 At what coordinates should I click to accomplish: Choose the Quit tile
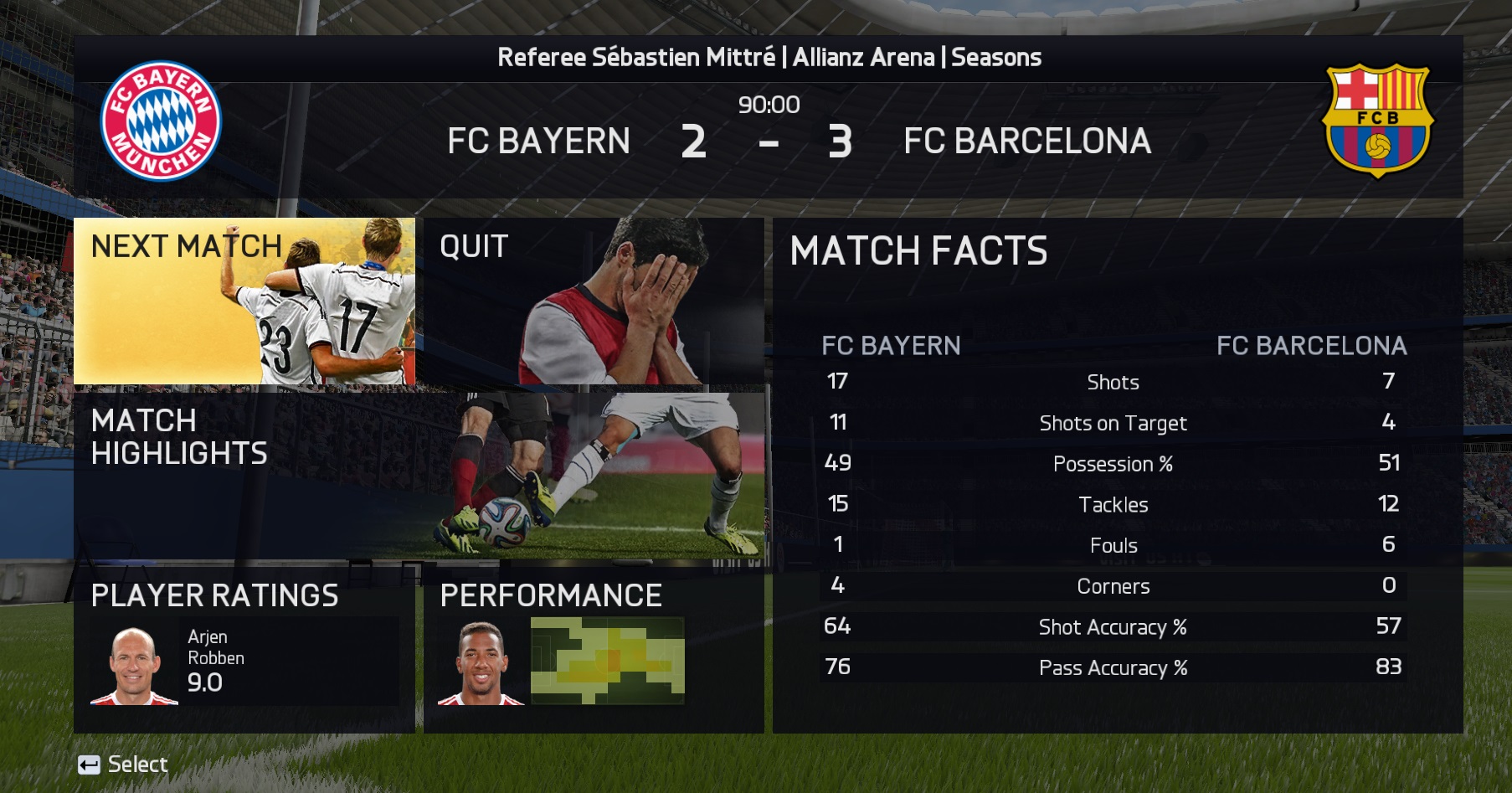[x=594, y=301]
